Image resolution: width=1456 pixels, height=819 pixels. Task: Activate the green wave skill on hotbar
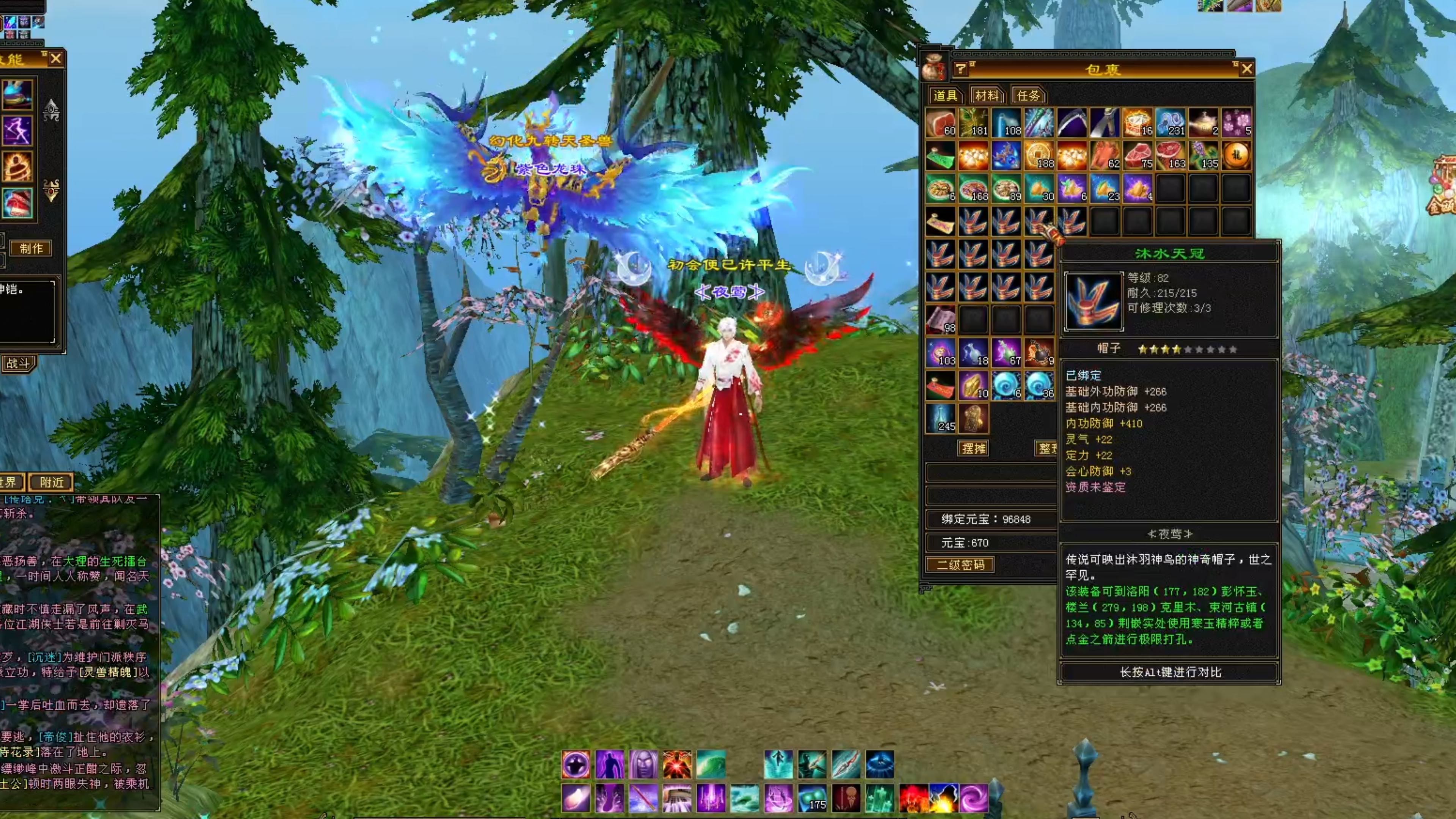click(x=711, y=764)
